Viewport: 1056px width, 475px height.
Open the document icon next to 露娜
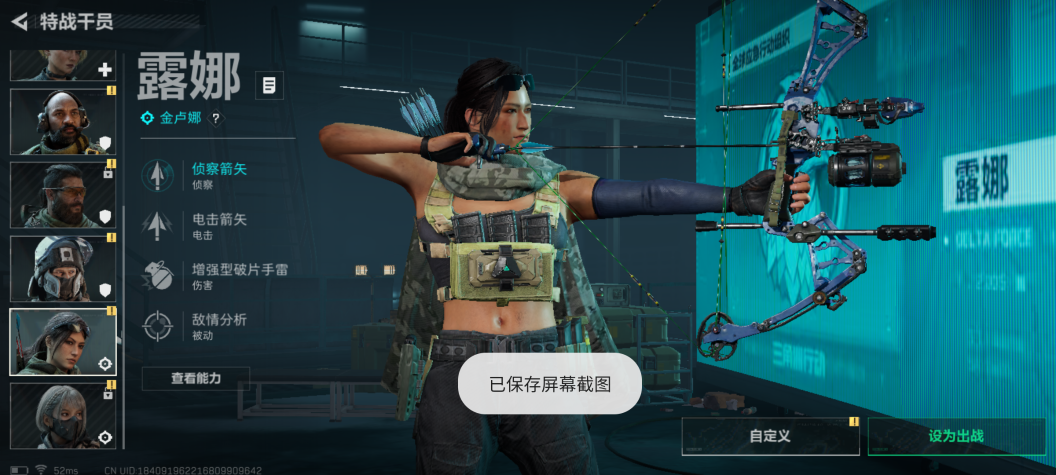click(x=269, y=85)
